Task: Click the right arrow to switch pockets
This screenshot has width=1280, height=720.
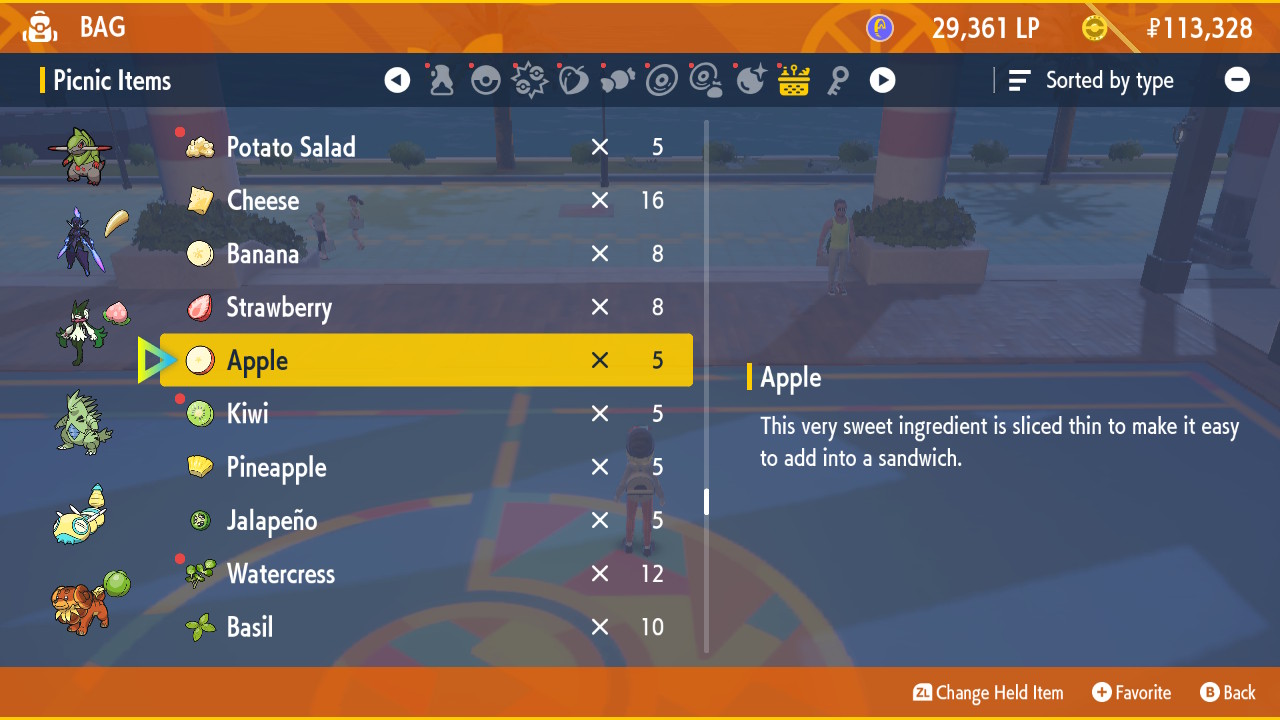Action: coord(881,80)
